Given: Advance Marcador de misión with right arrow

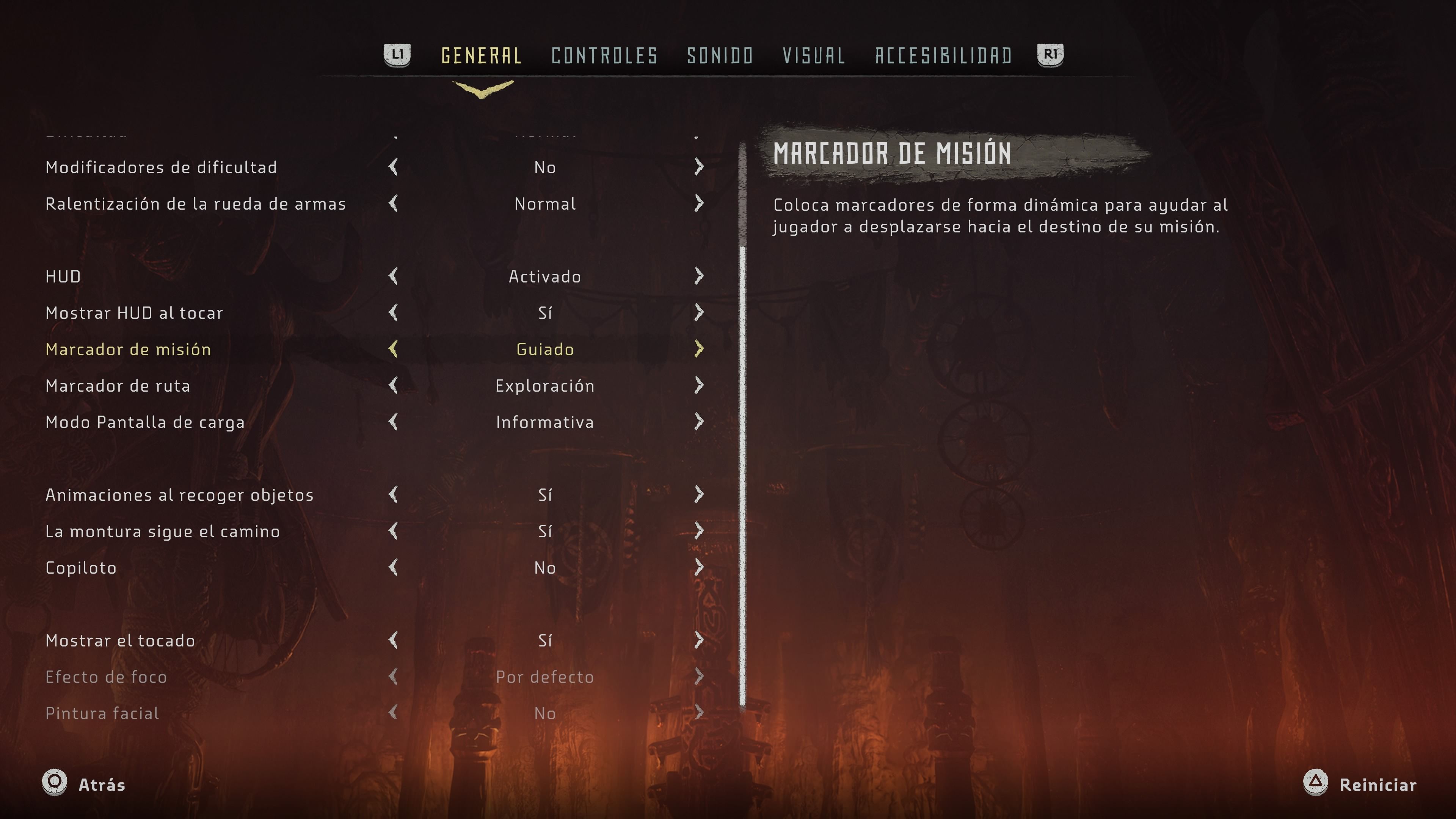Looking at the screenshot, I should [698, 349].
